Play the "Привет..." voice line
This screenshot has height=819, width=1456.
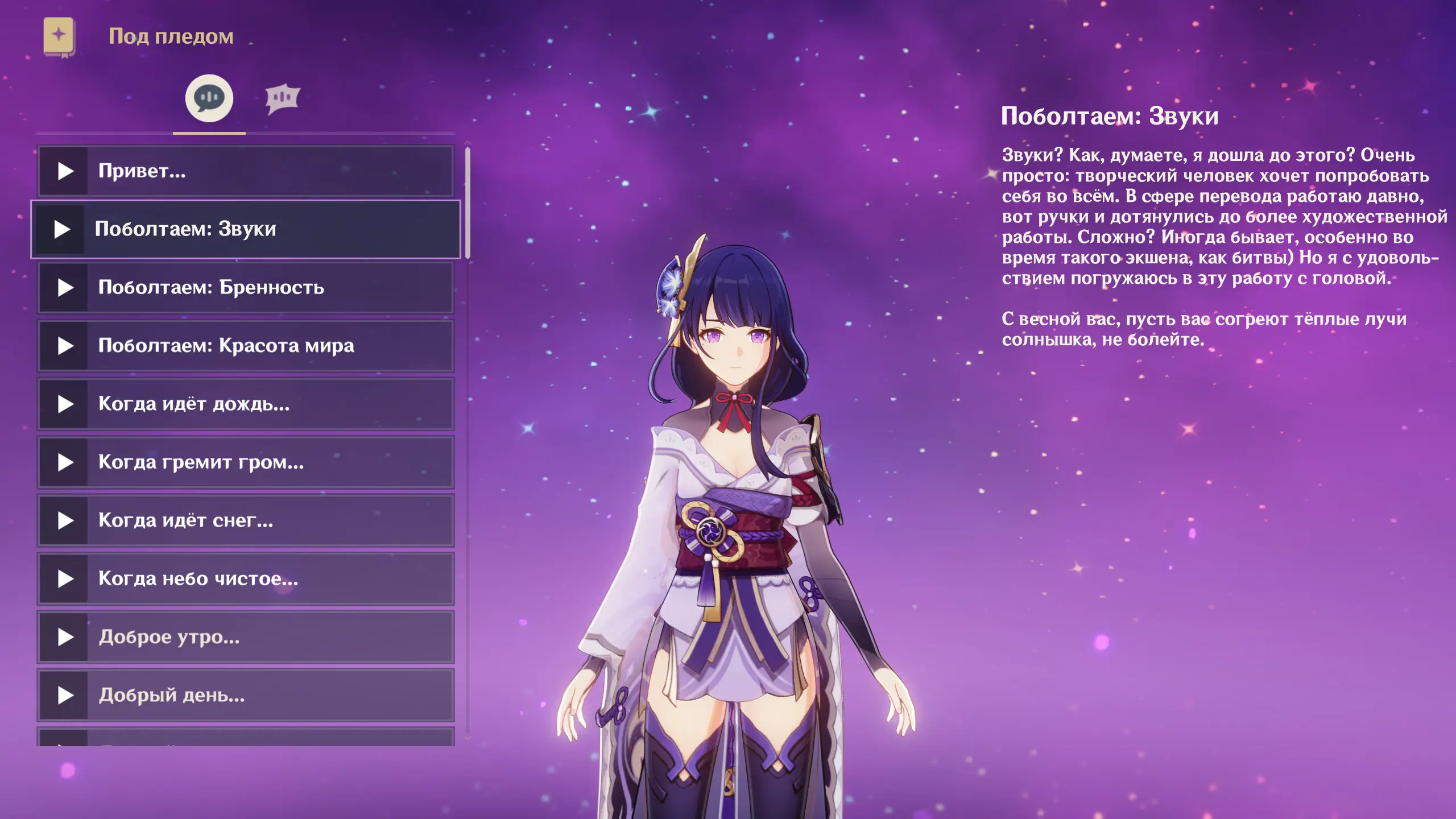65,171
